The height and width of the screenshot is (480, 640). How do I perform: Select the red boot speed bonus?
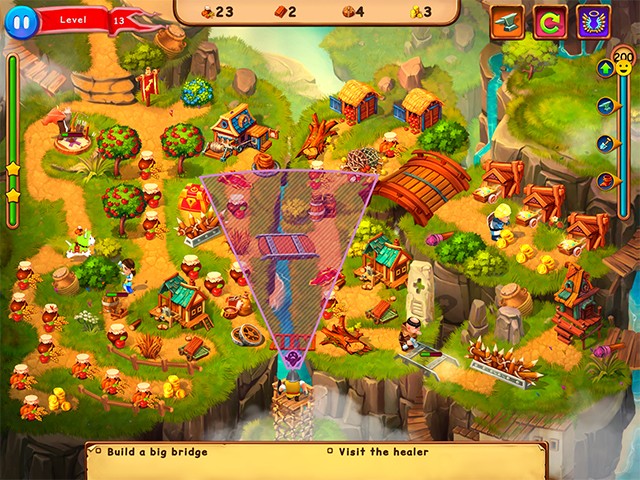(605, 181)
